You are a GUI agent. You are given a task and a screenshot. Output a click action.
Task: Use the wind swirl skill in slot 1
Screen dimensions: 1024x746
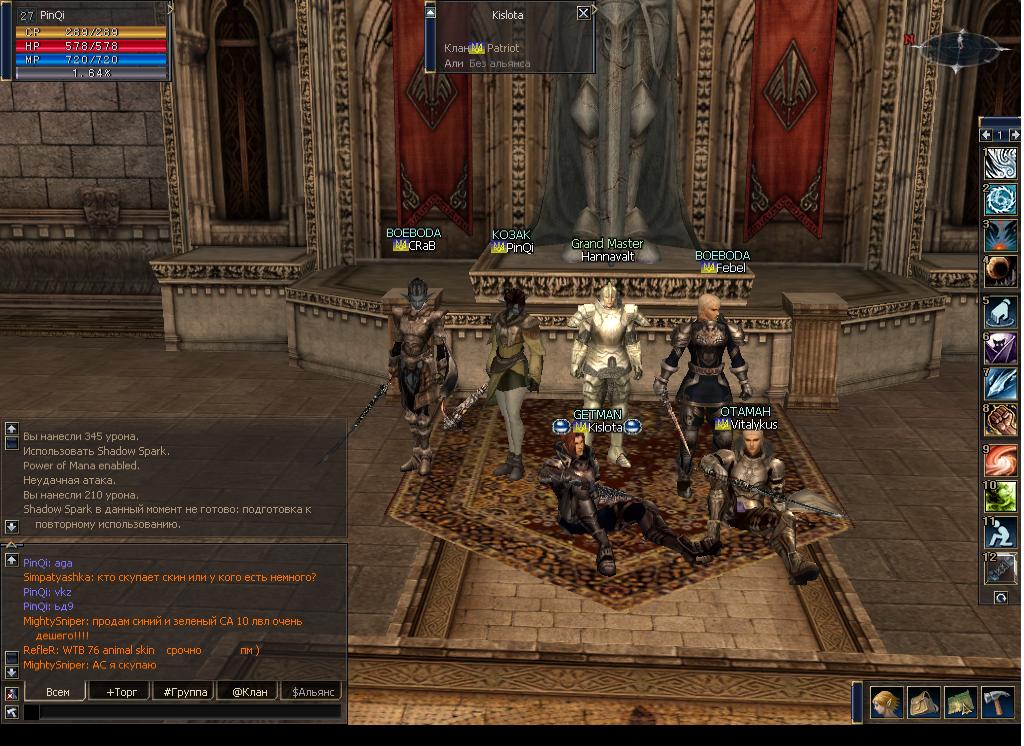coord(1000,163)
